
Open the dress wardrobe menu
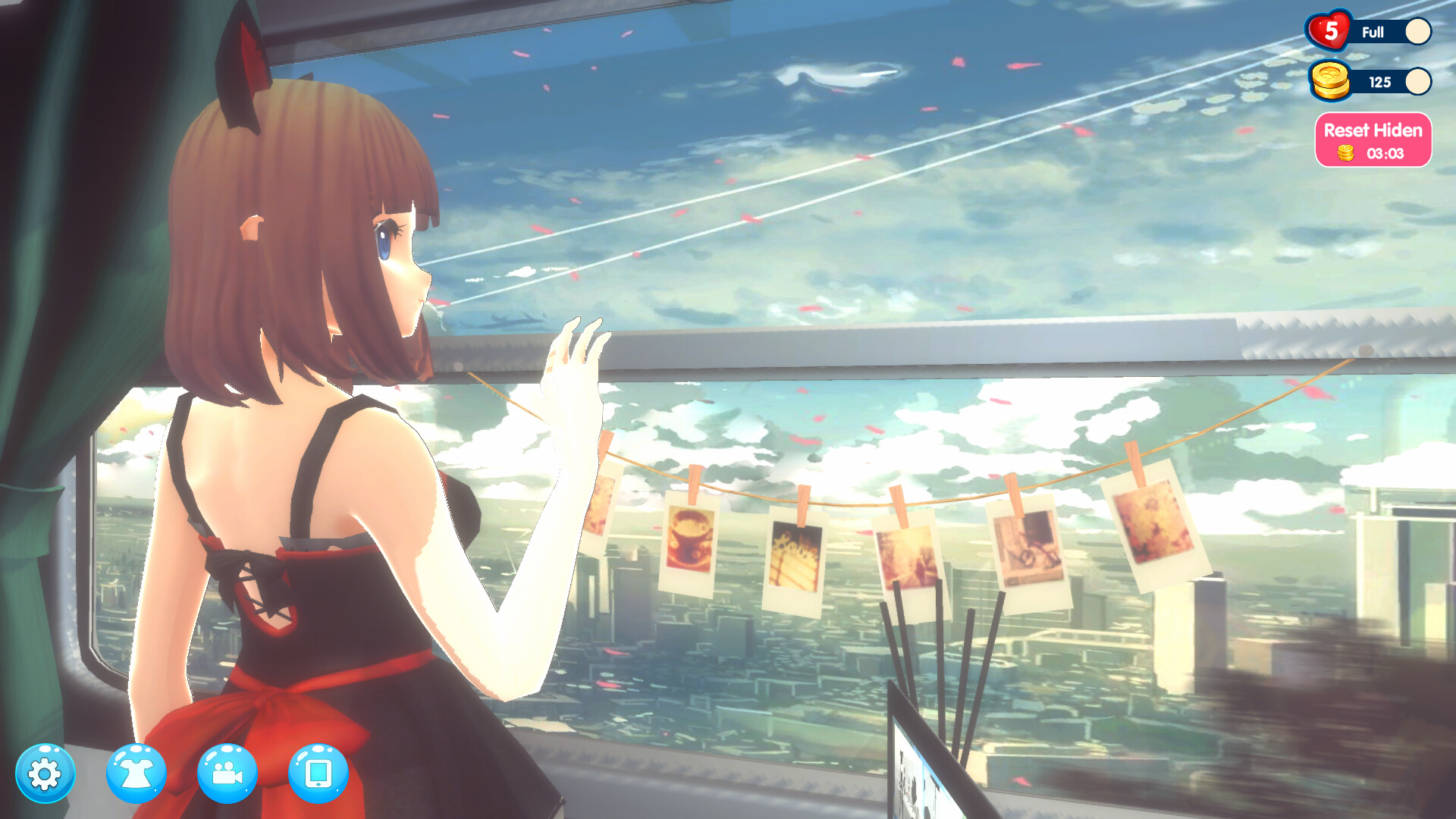(x=136, y=772)
